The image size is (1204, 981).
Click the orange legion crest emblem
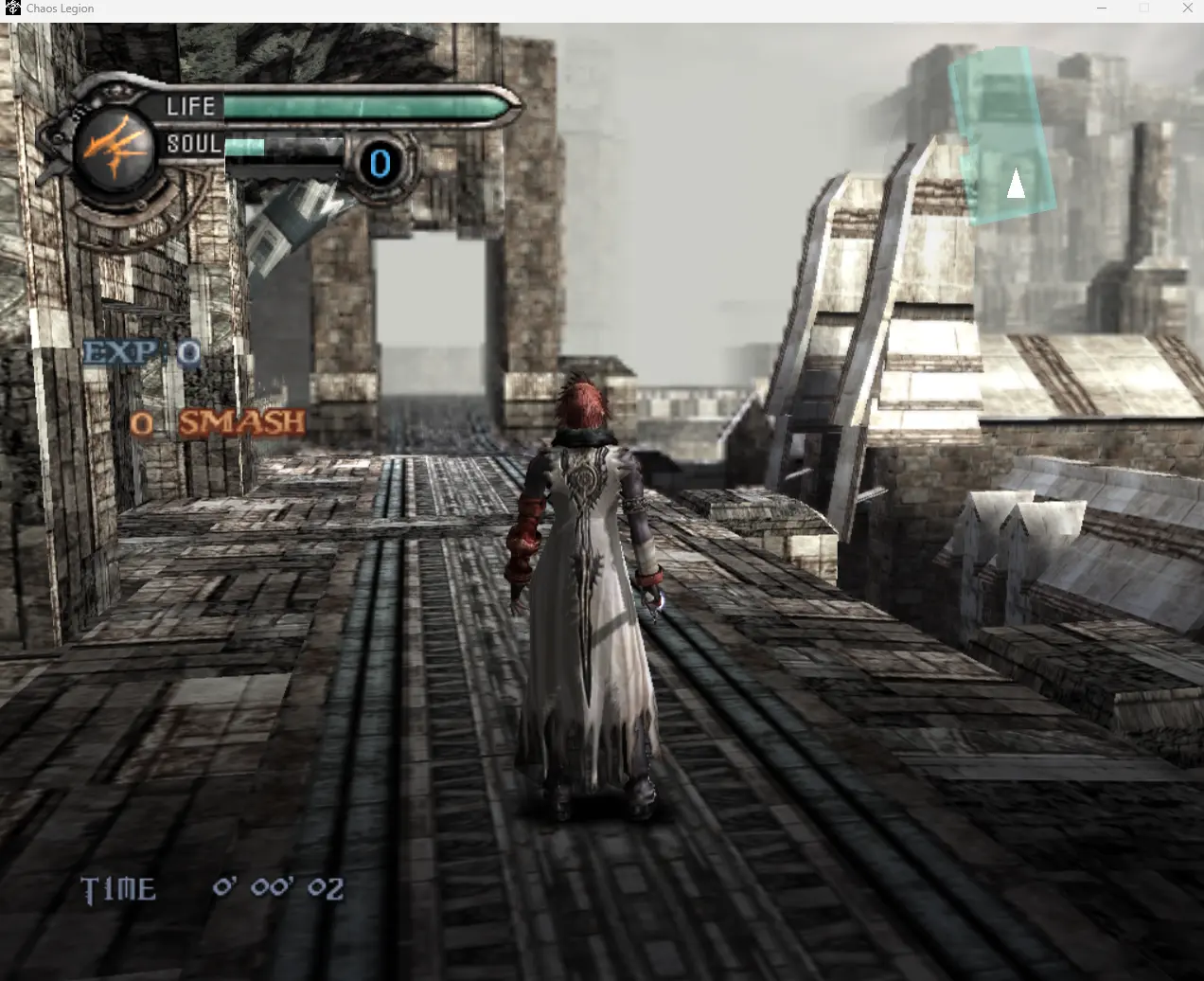point(114,148)
